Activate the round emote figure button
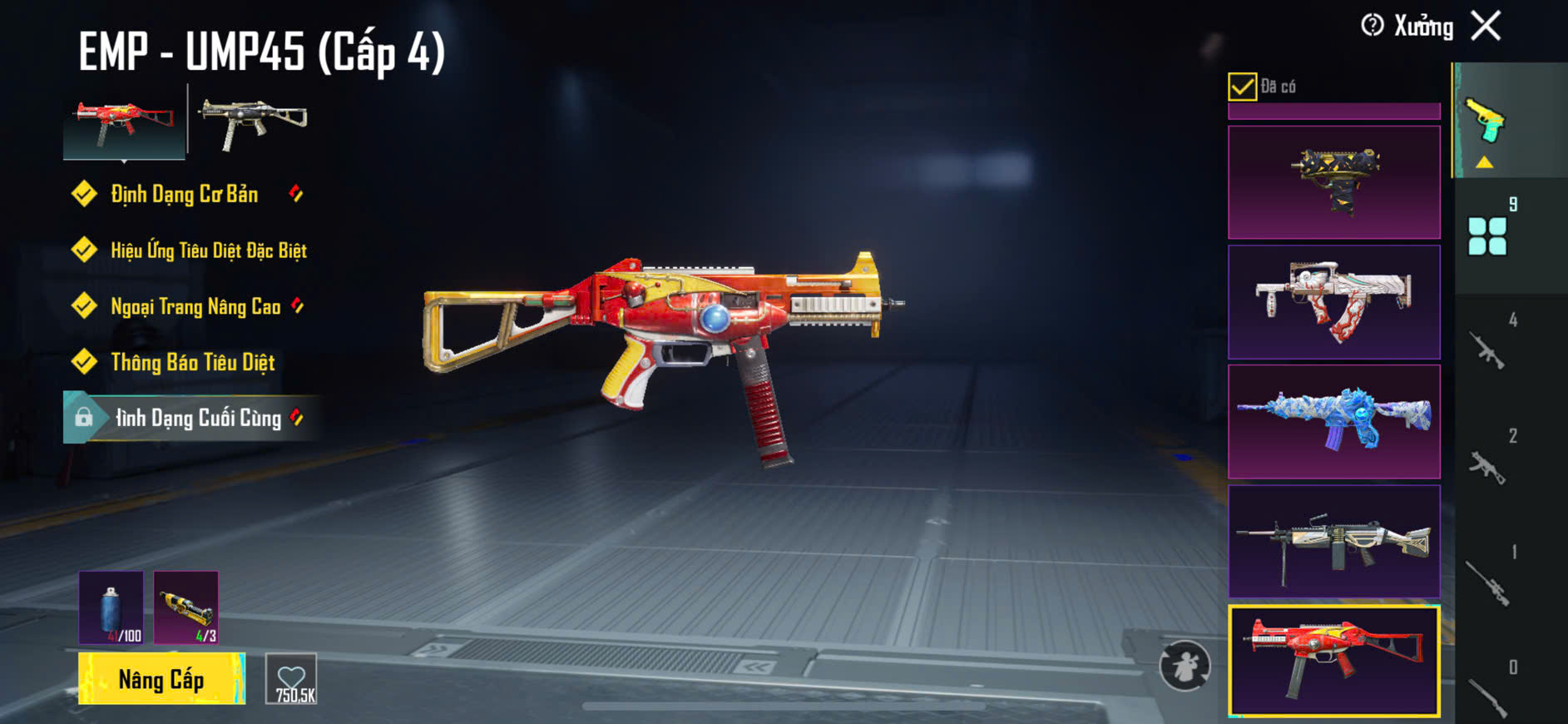This screenshot has width=1568, height=724. pos(1185,666)
